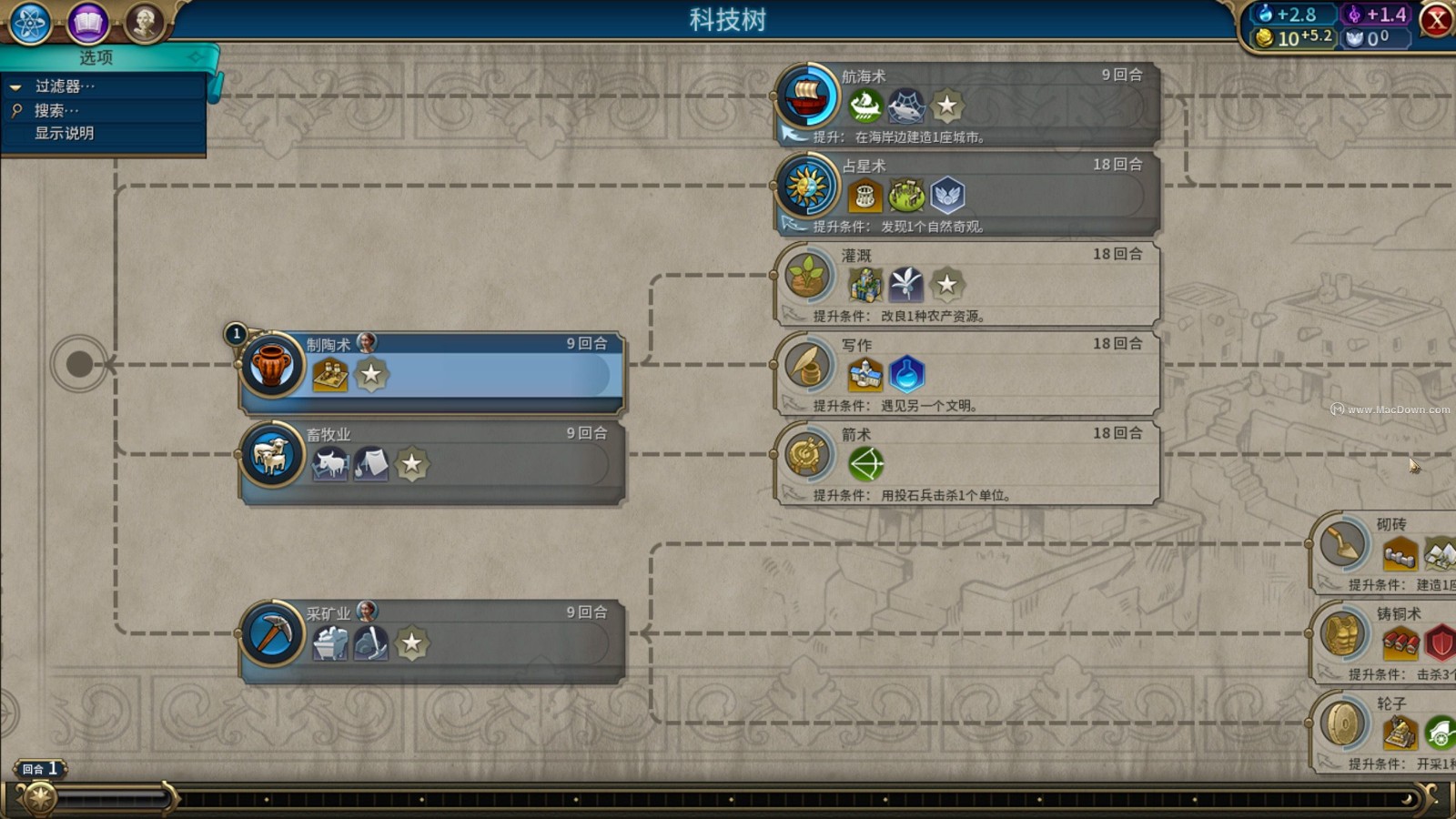
Task: Click the 写作 (Writing) tech node
Action: point(969,372)
